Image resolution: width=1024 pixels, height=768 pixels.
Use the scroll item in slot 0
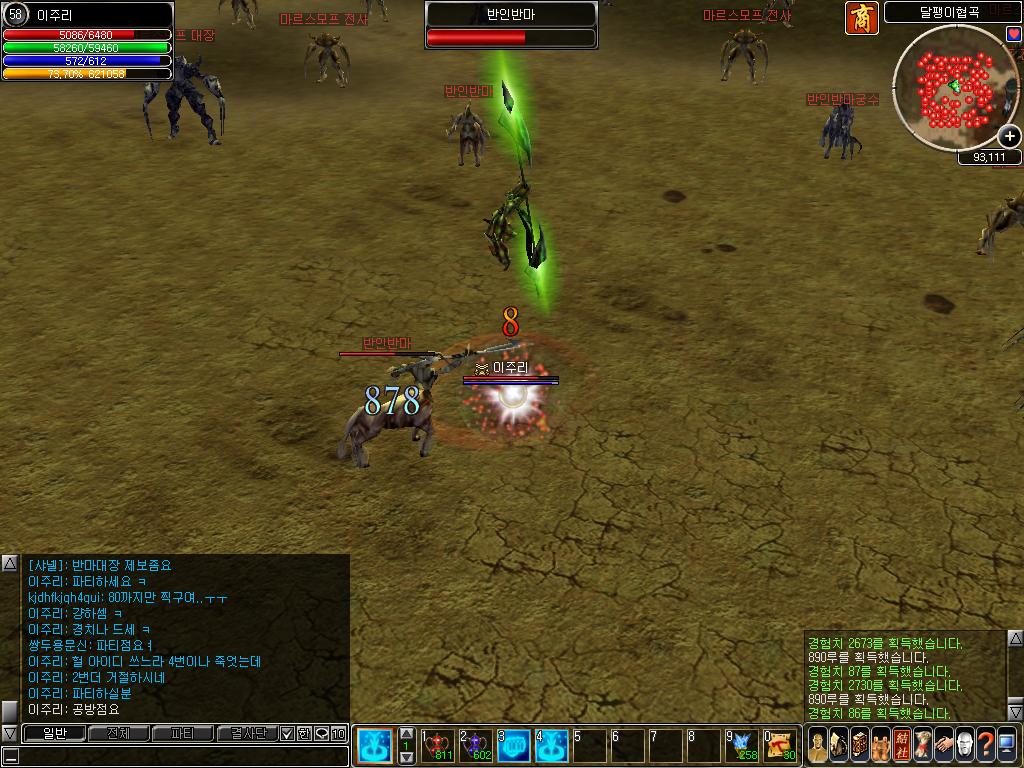tap(780, 745)
